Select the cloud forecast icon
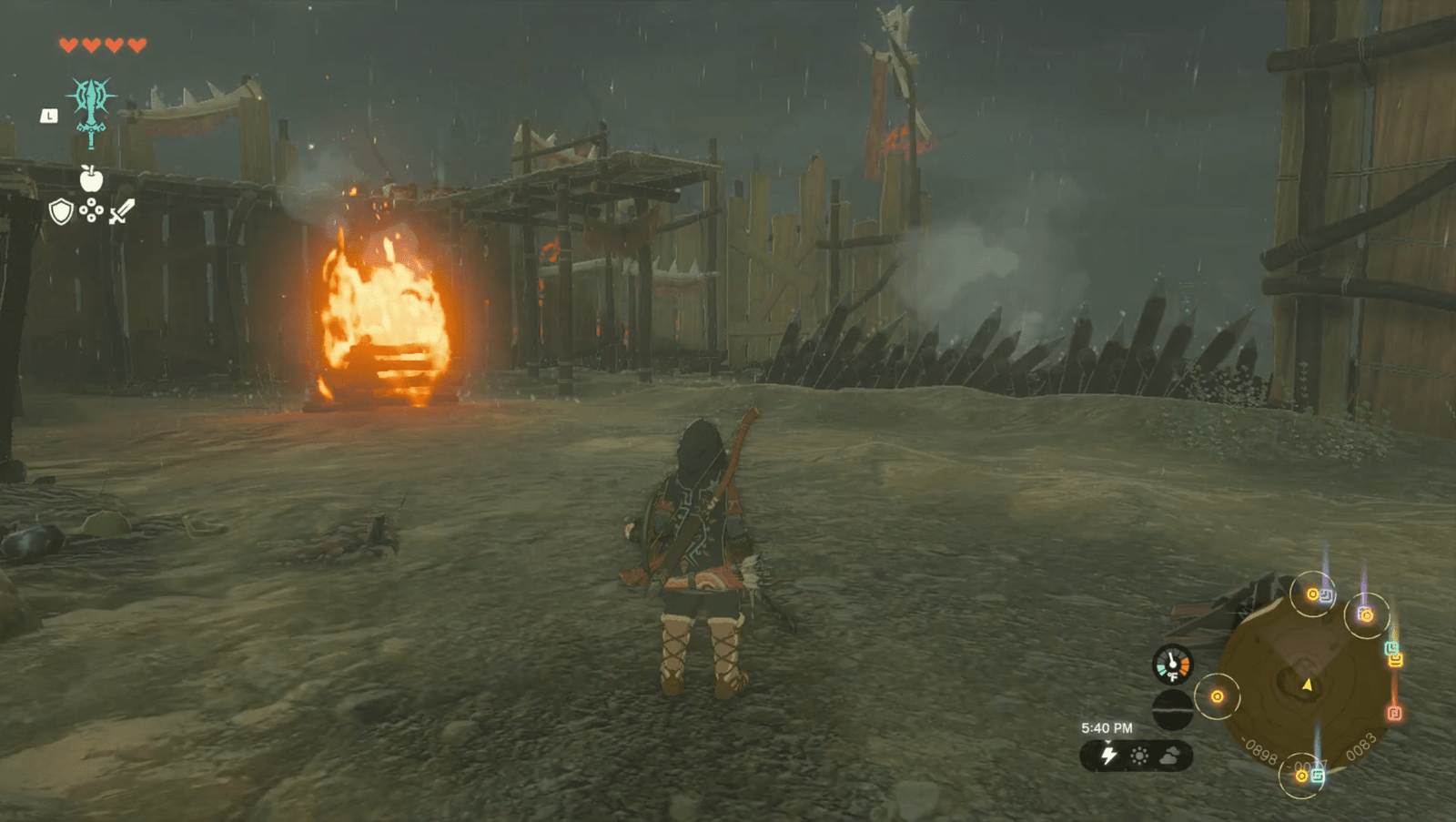The width and height of the screenshot is (1456, 822). pos(1170,756)
